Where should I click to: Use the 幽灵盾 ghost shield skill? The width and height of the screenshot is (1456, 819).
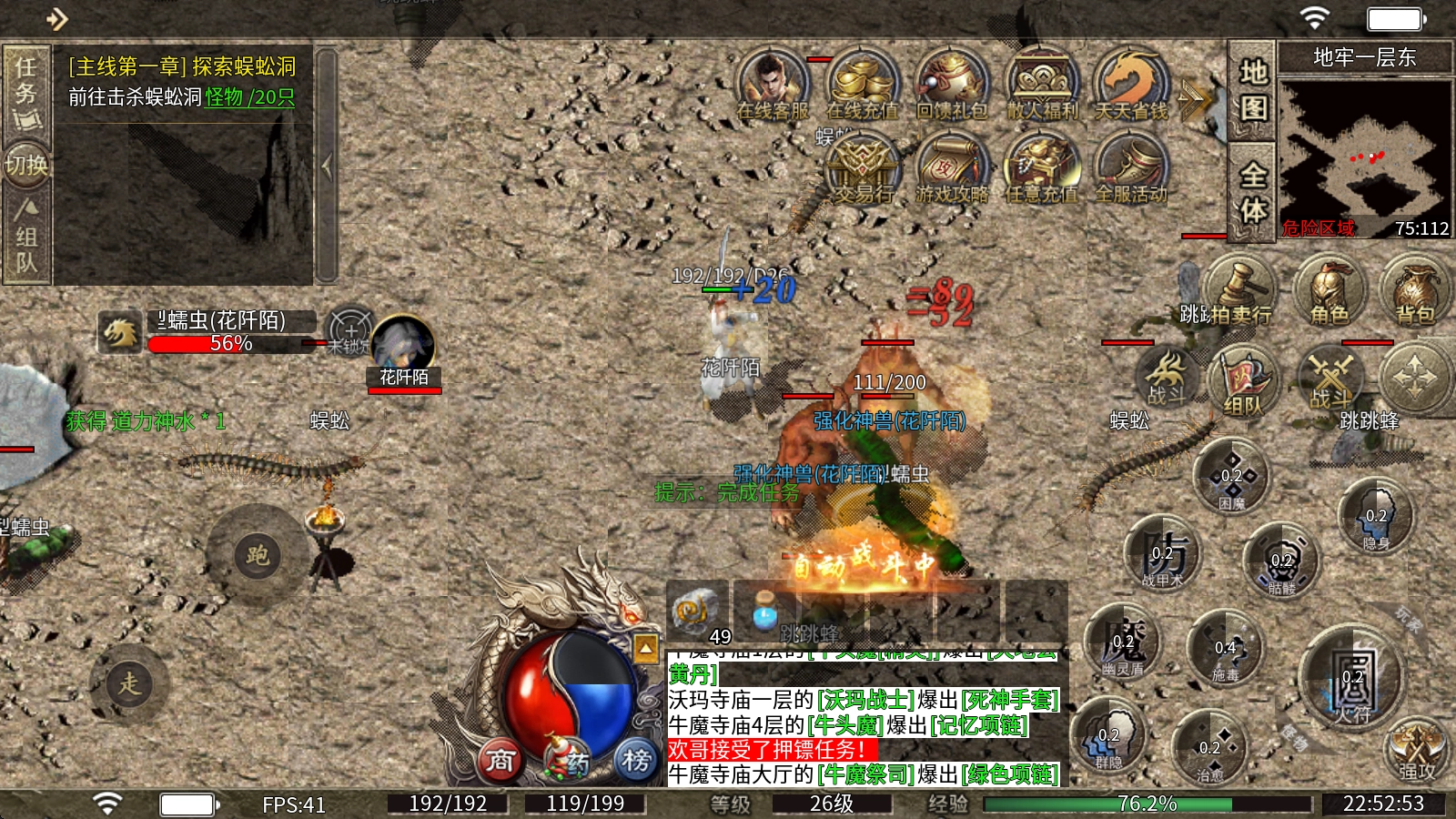click(1124, 644)
